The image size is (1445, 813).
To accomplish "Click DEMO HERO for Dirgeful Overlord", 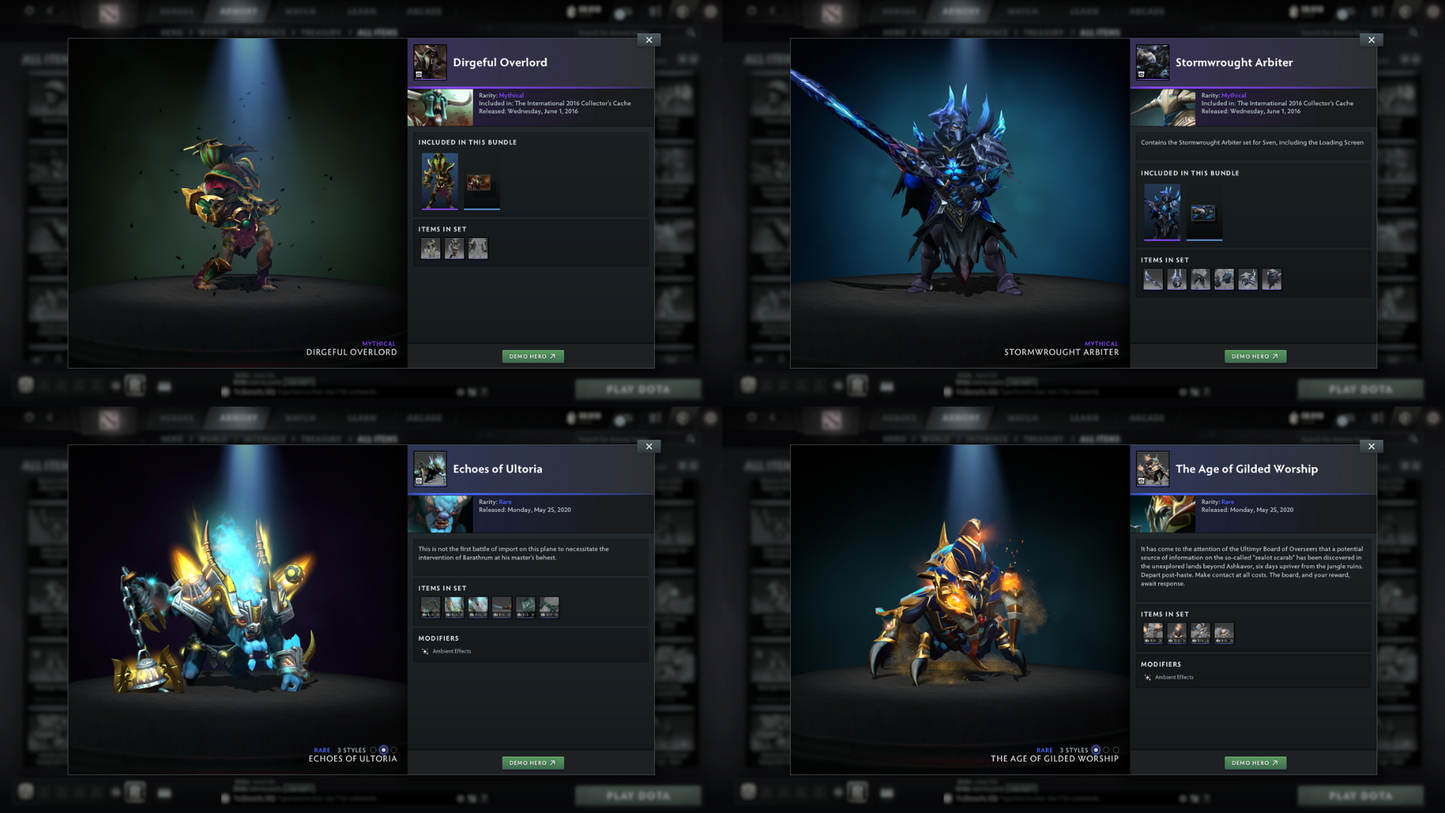I will coord(532,356).
